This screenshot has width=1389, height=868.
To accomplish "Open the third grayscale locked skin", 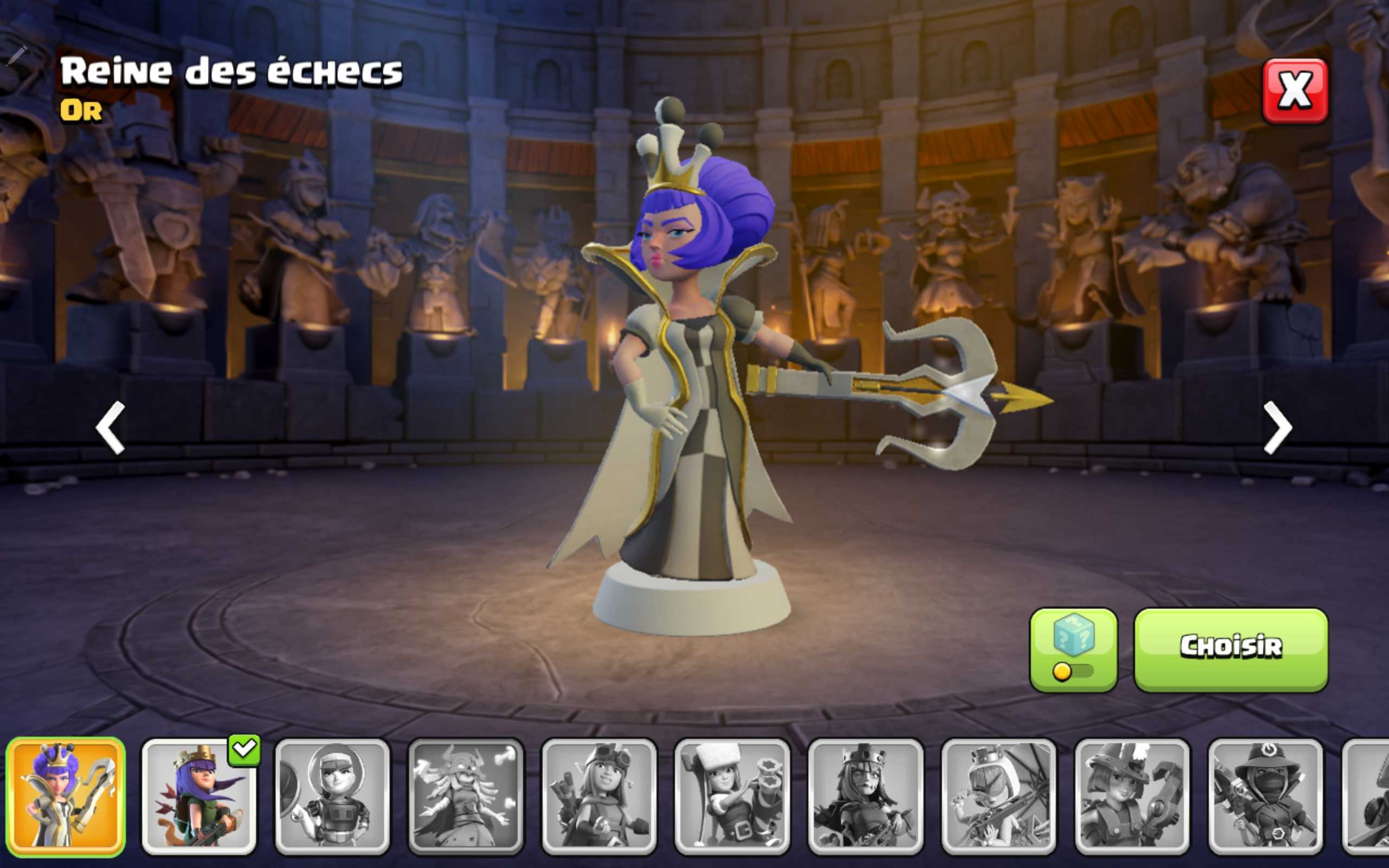I will click(597, 802).
